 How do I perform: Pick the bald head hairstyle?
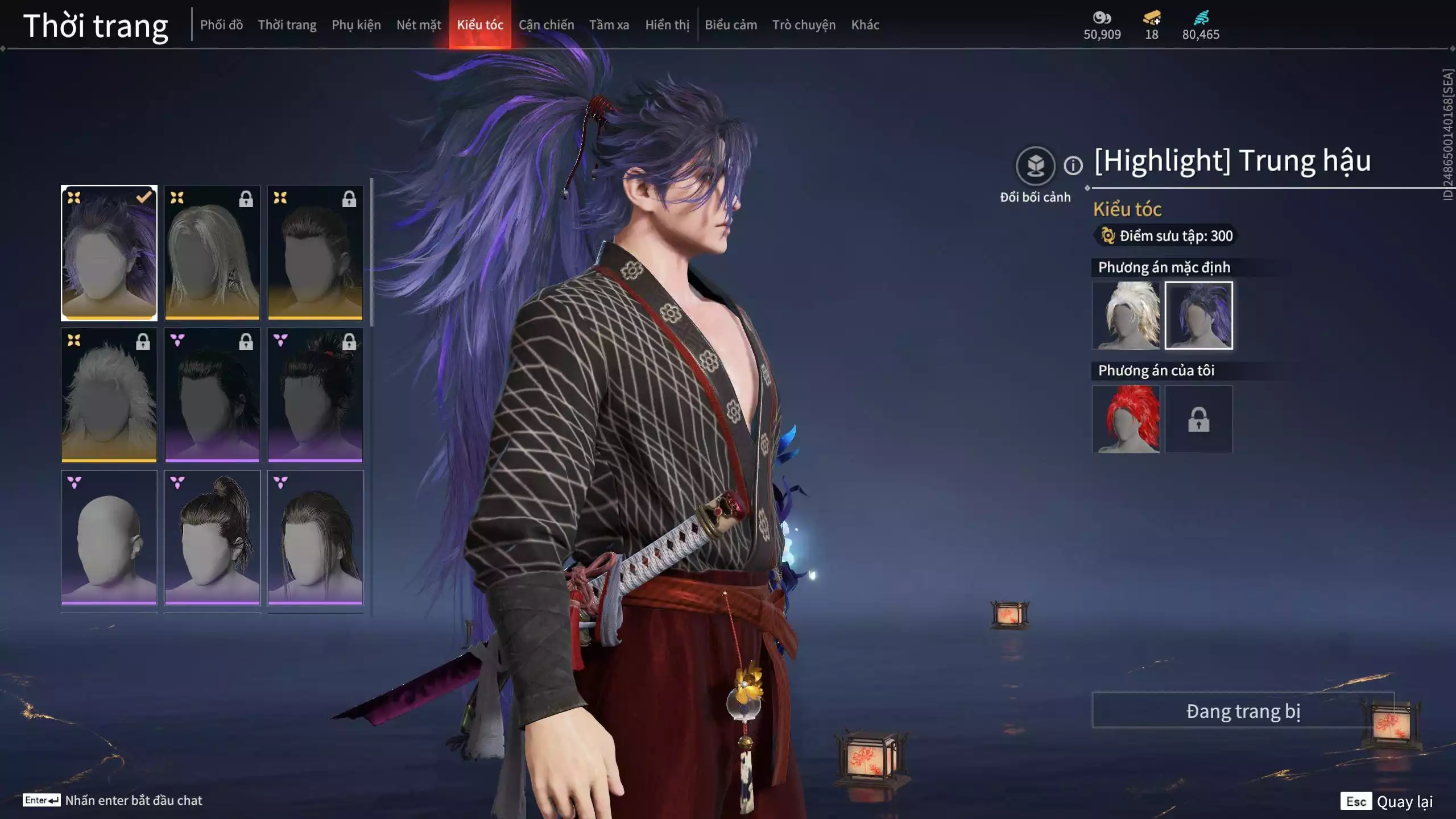click(x=109, y=537)
